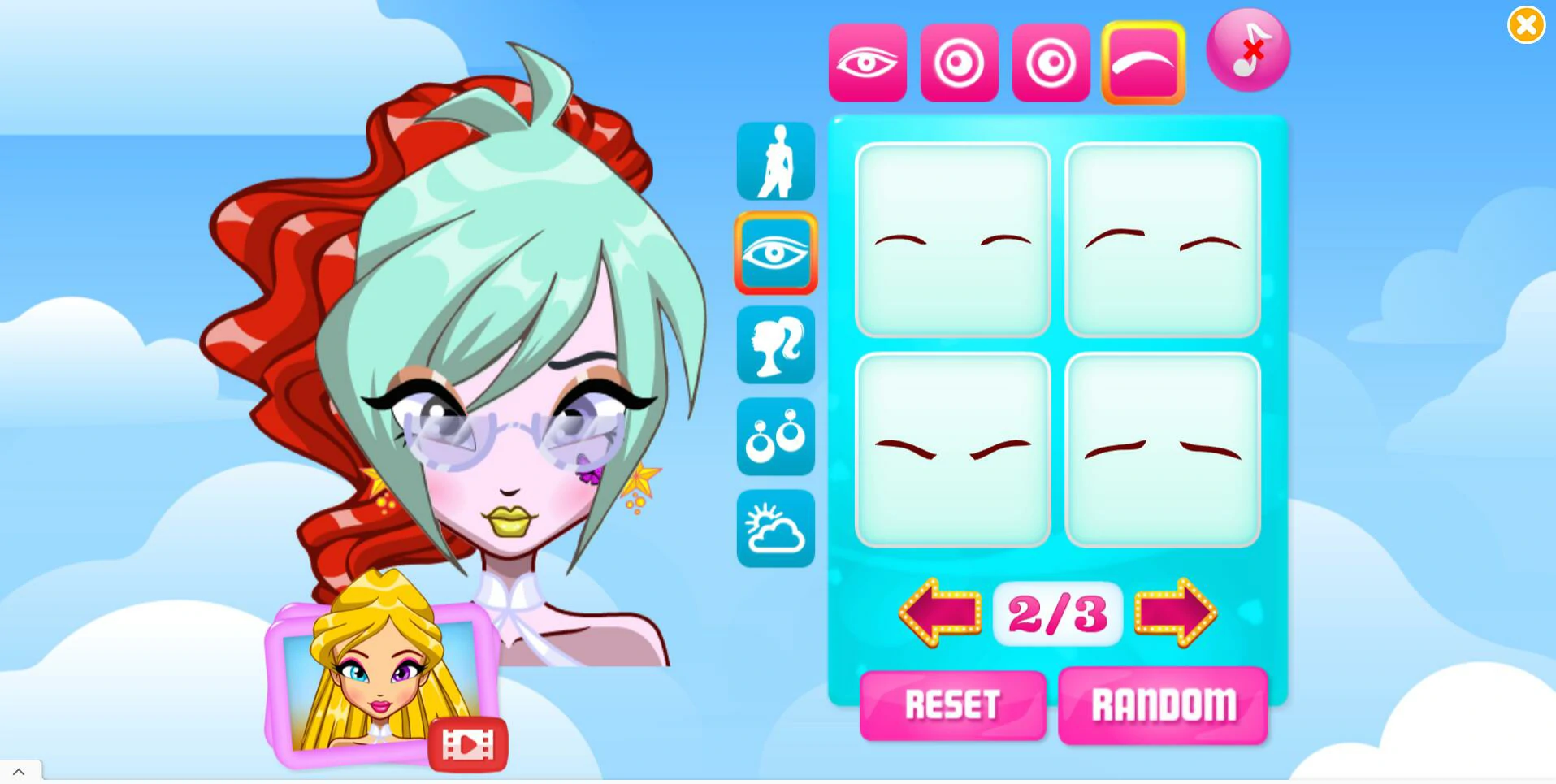Select the eyebrow category tab icon
This screenshot has width=1556, height=784.
[1142, 63]
